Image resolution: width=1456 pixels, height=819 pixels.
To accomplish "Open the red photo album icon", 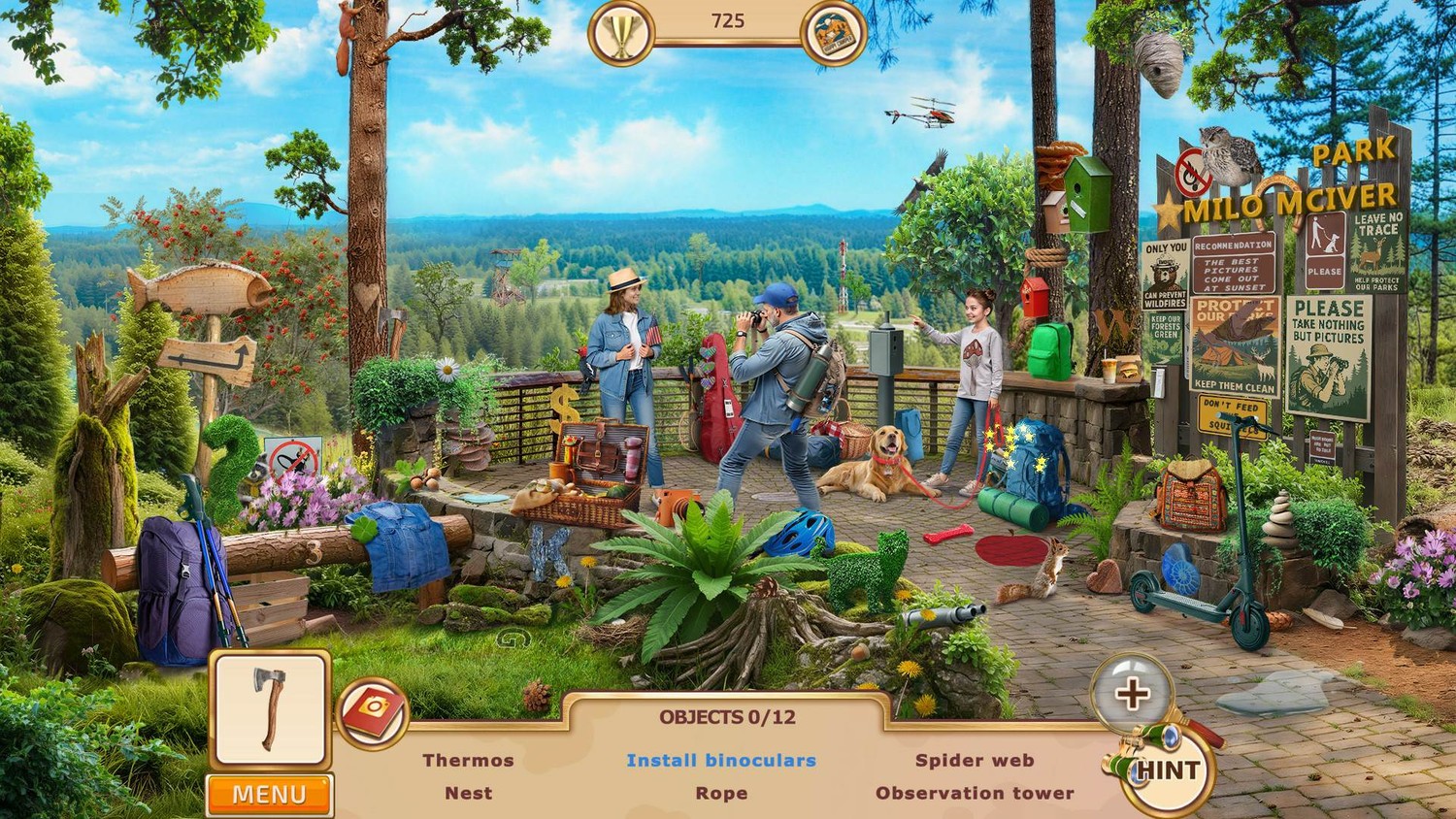I will point(373,713).
